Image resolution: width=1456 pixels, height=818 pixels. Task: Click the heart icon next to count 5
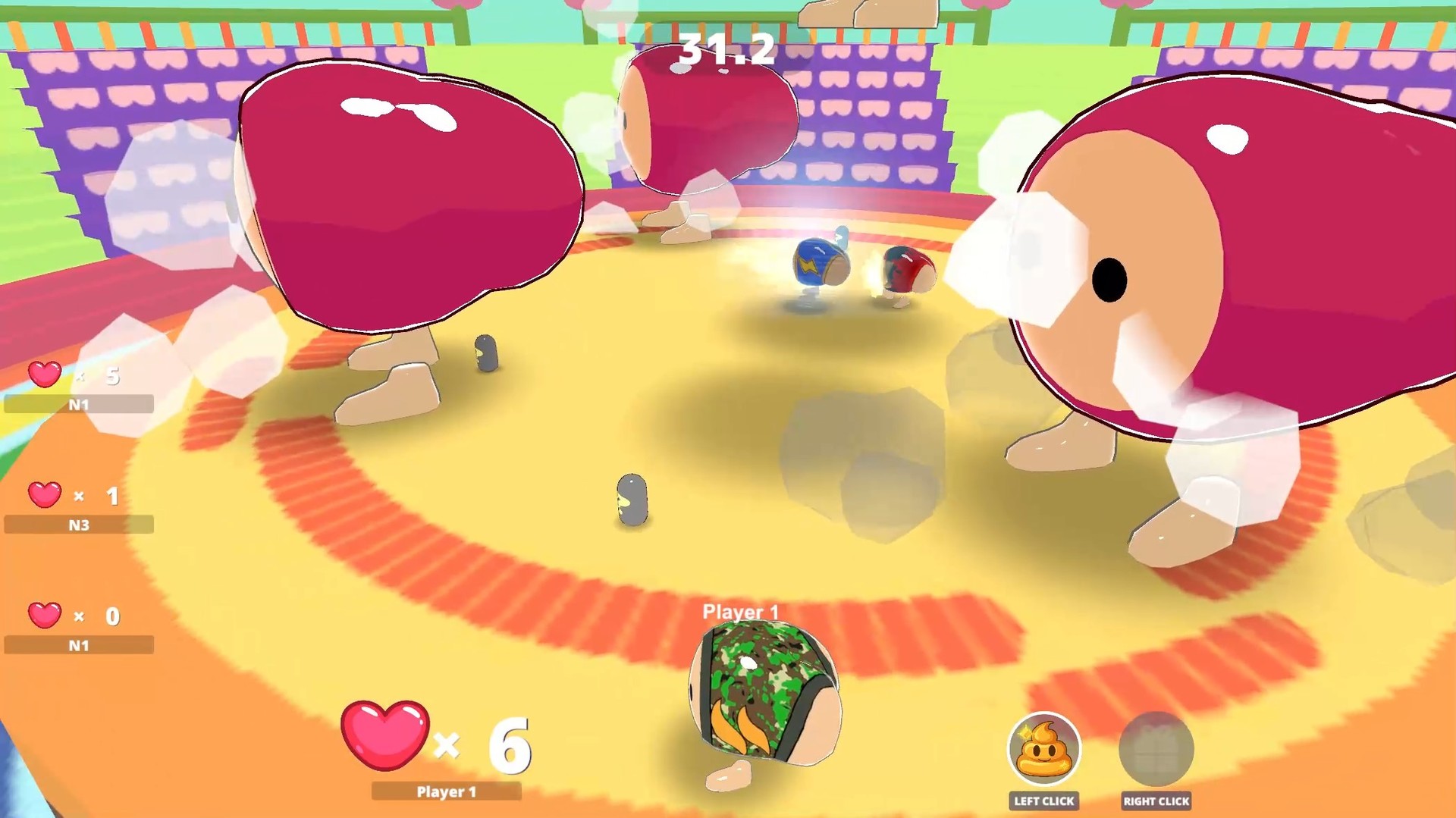[x=44, y=375]
